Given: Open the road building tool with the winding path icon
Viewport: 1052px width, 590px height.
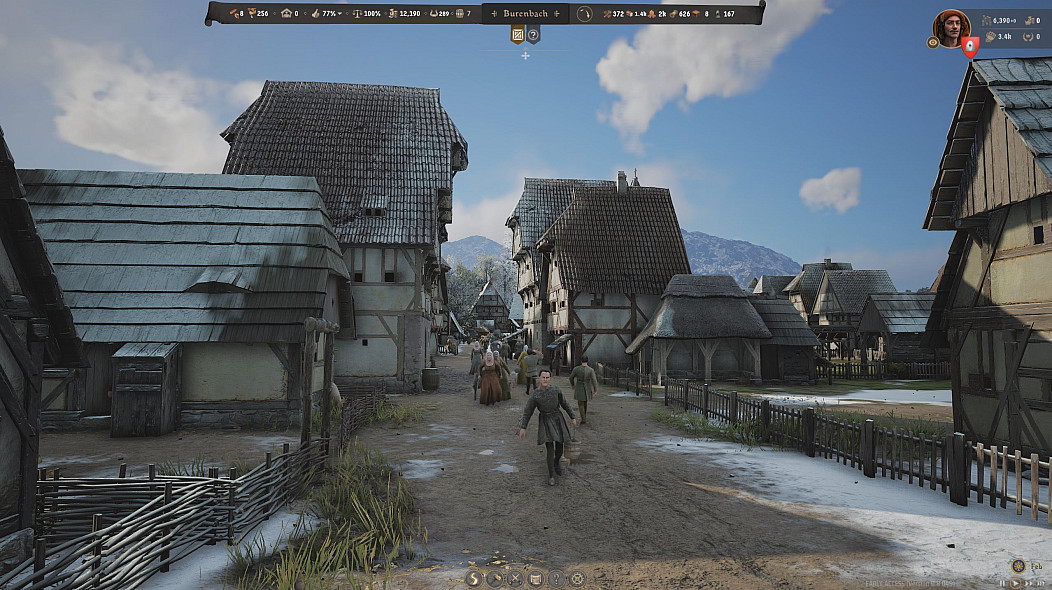Looking at the screenshot, I should (x=475, y=578).
